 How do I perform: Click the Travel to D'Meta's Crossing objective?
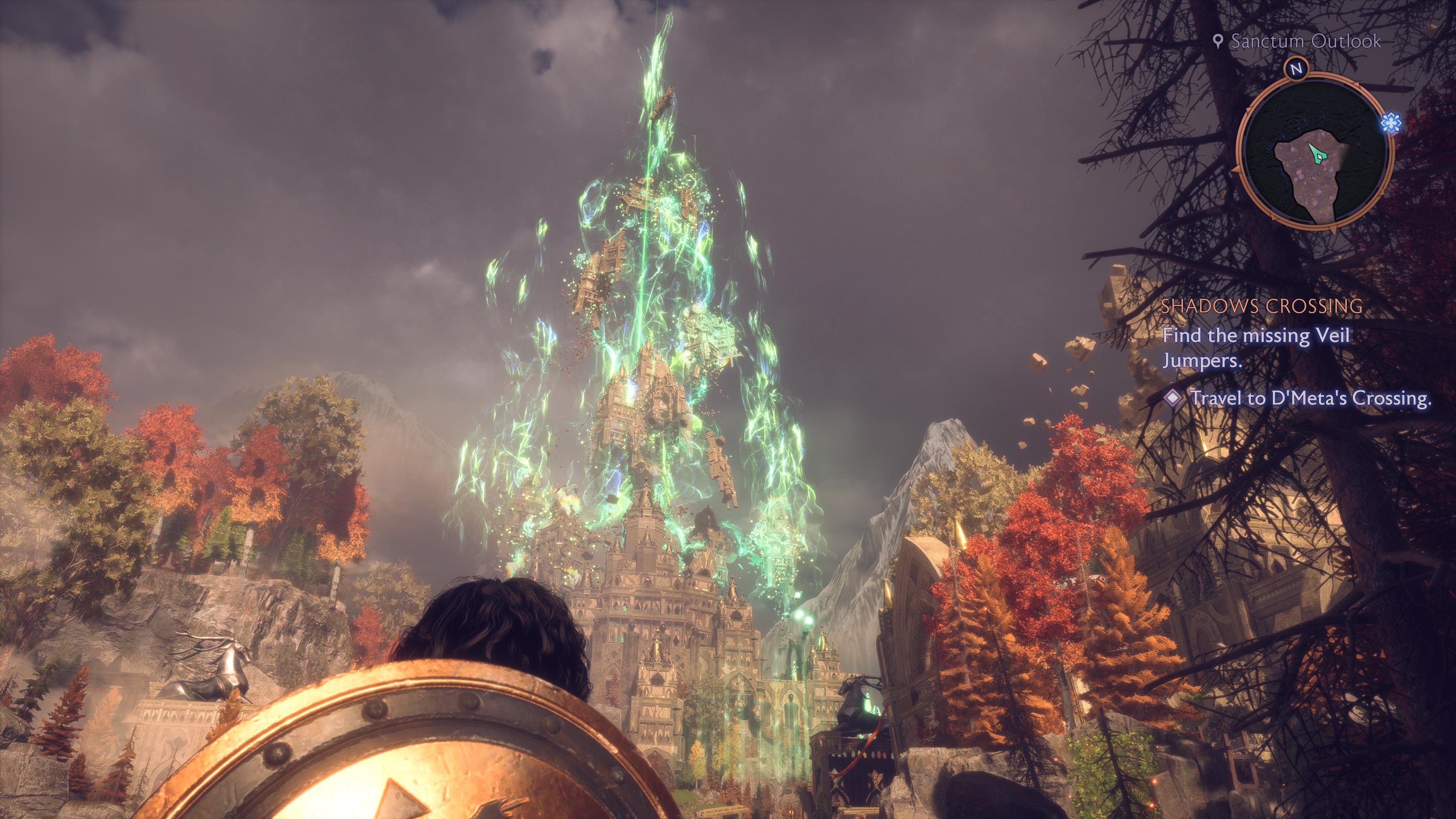1310,398
